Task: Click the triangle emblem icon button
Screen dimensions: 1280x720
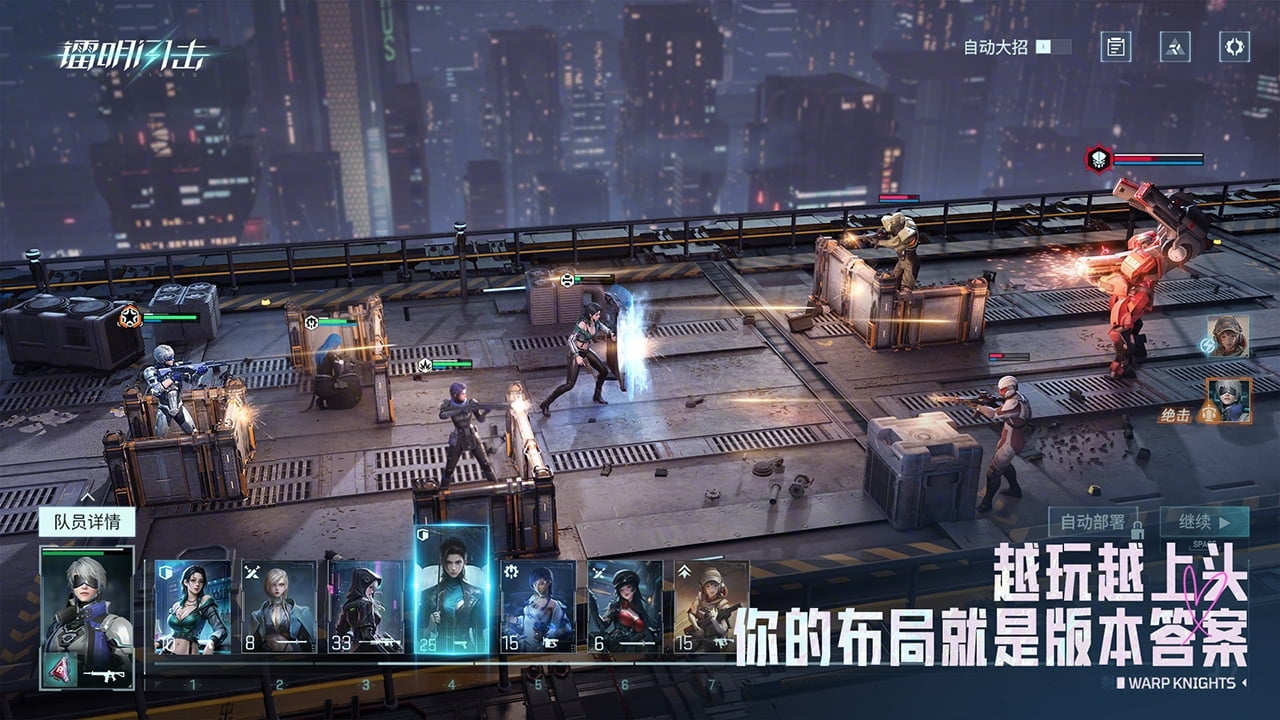Action: point(1175,46)
